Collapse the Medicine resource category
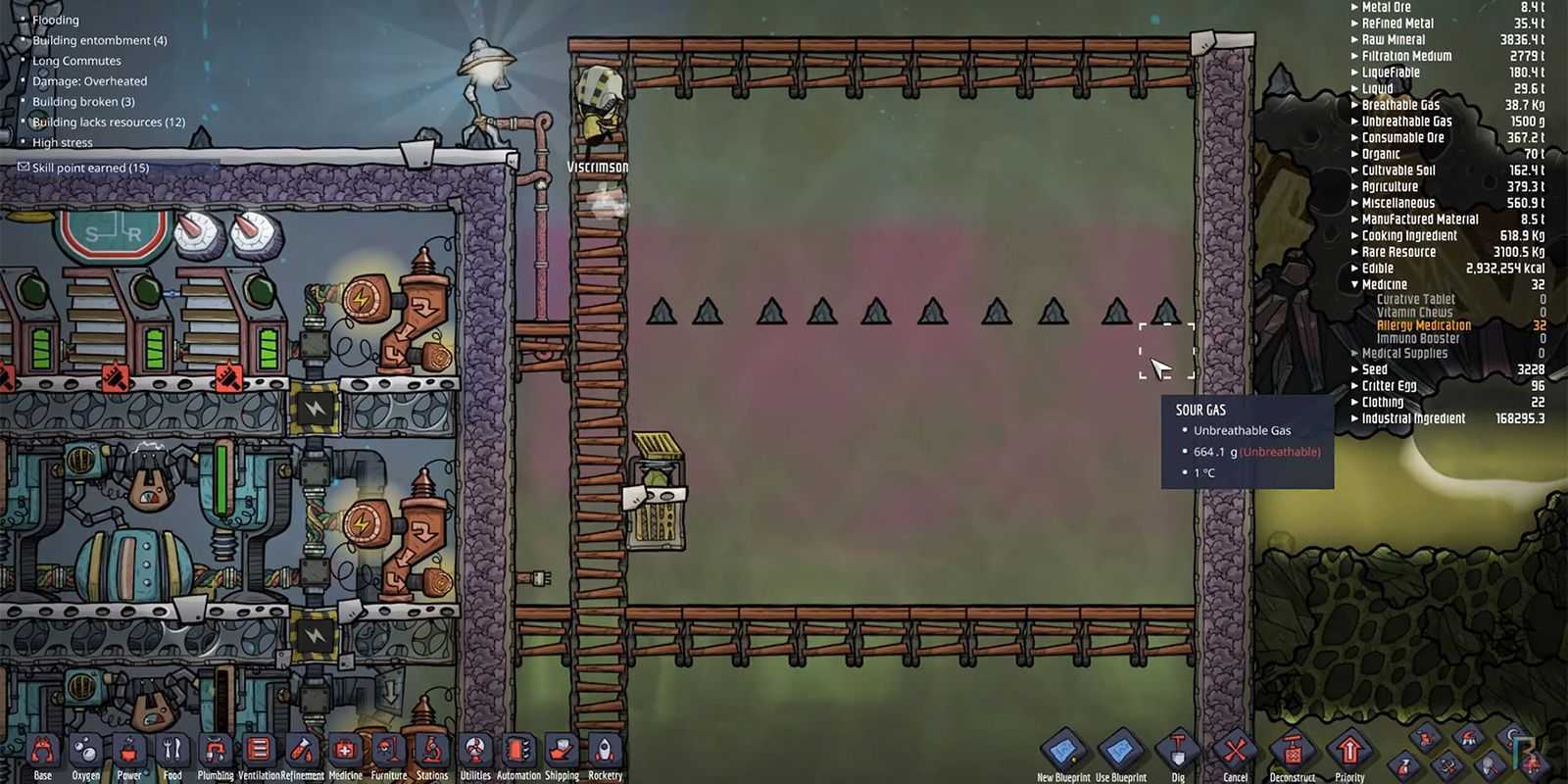The image size is (1568, 784). coord(1355,284)
